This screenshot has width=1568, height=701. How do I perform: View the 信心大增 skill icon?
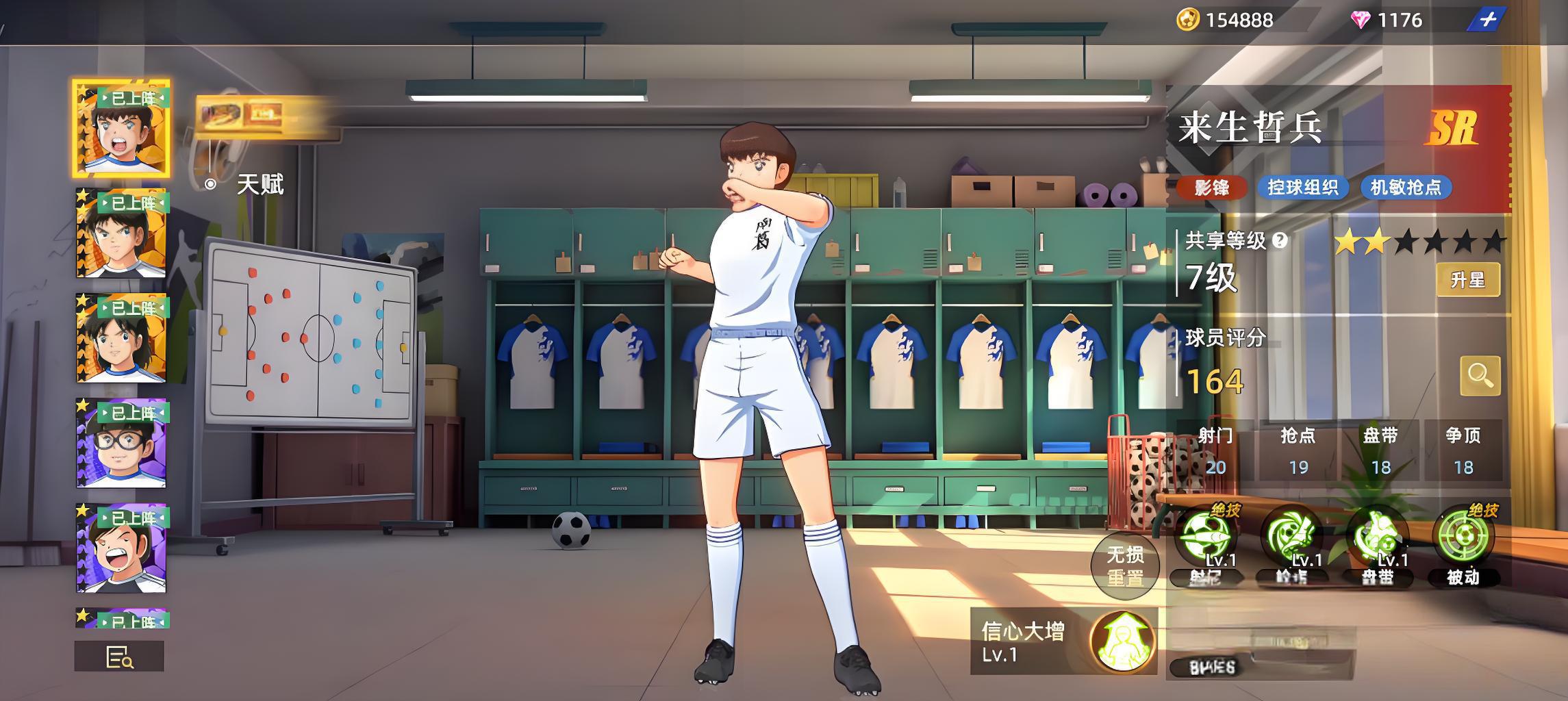point(1122,642)
